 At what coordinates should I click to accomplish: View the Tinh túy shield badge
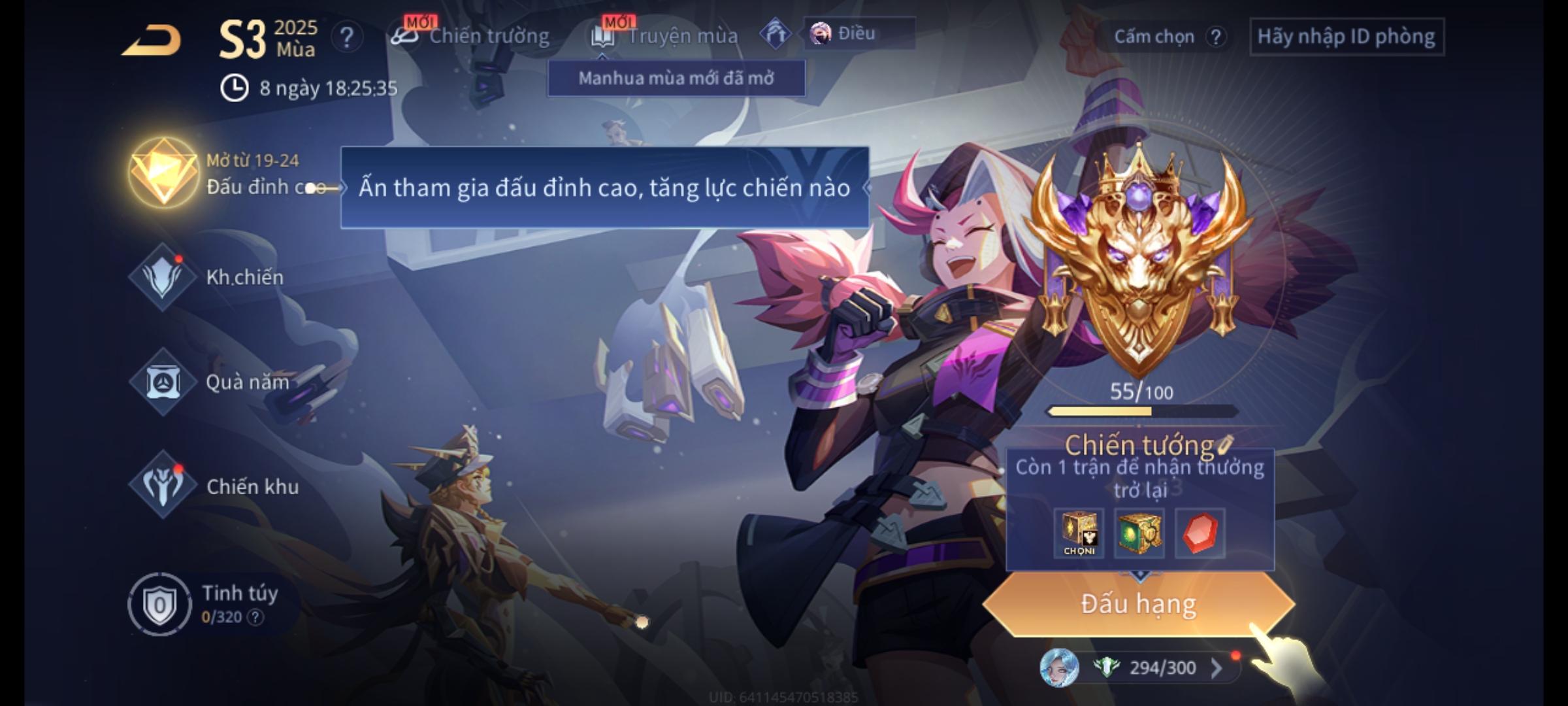pyautogui.click(x=159, y=605)
